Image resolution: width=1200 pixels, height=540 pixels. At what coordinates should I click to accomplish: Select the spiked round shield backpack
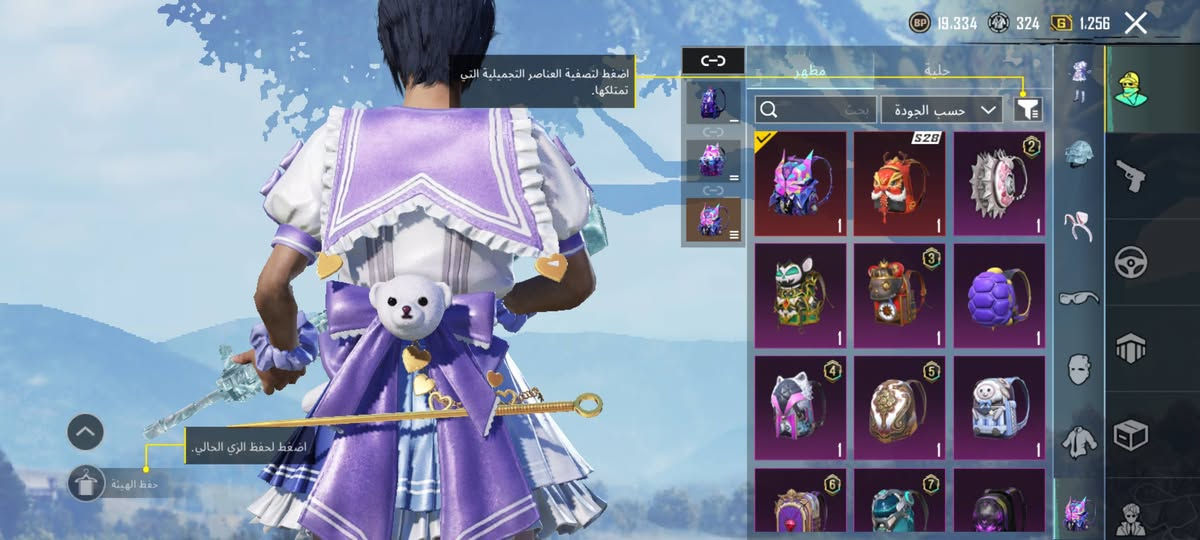pos(999,184)
